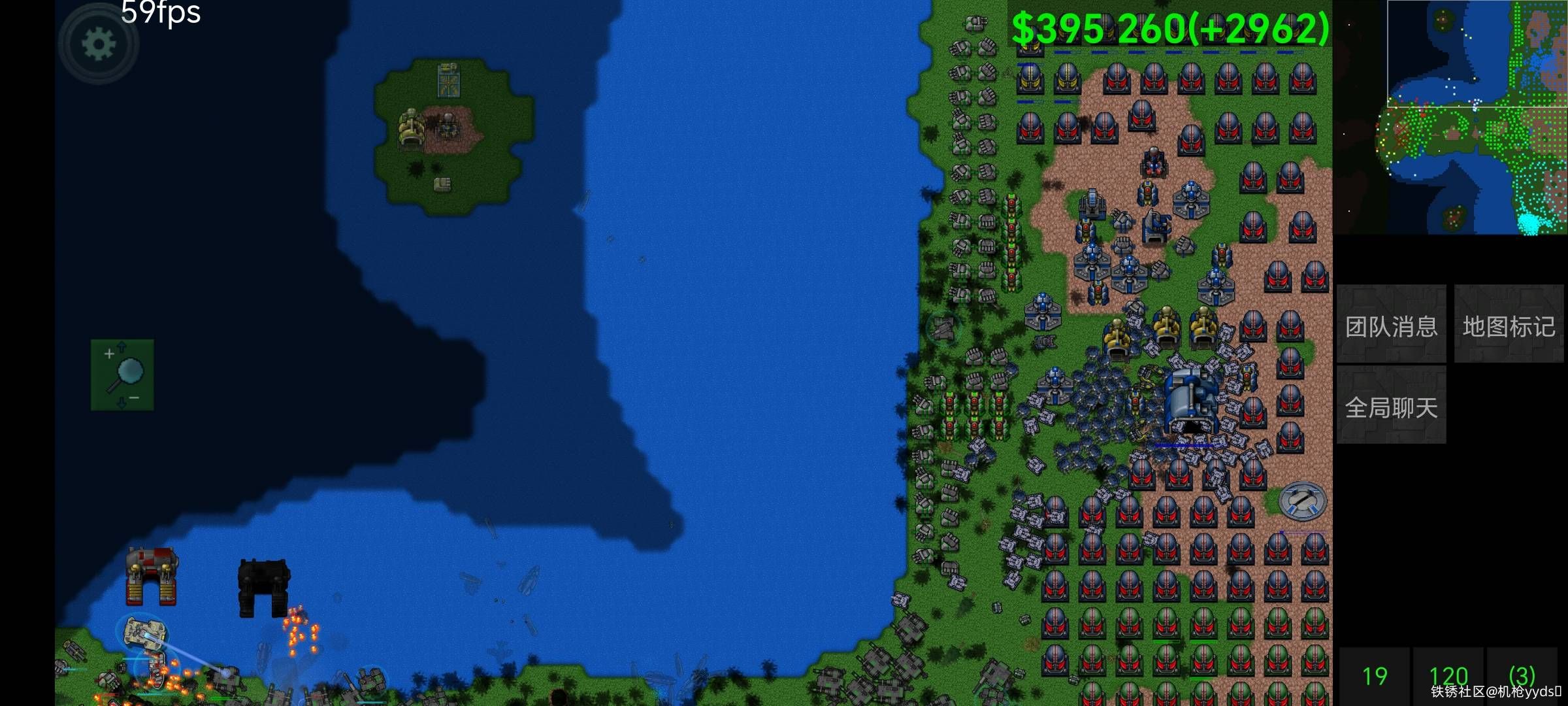Select the 地图标记 map marker button

coord(1509,325)
